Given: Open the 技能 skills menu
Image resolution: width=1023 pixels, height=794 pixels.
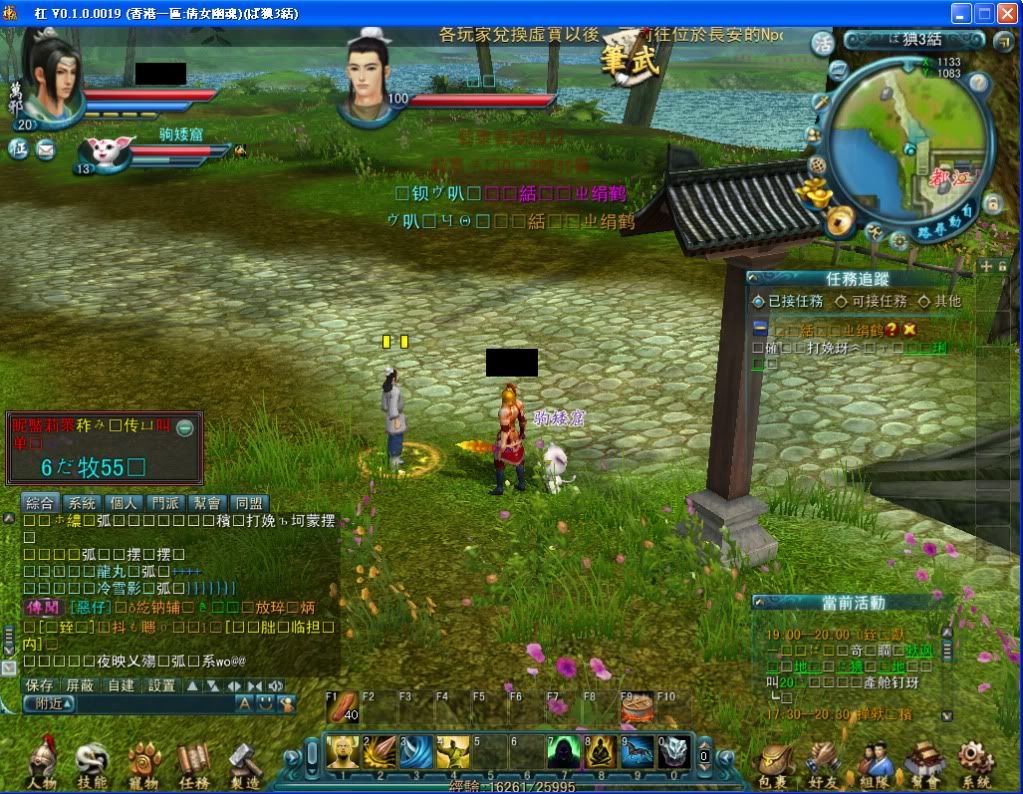Looking at the screenshot, I should pos(91,763).
